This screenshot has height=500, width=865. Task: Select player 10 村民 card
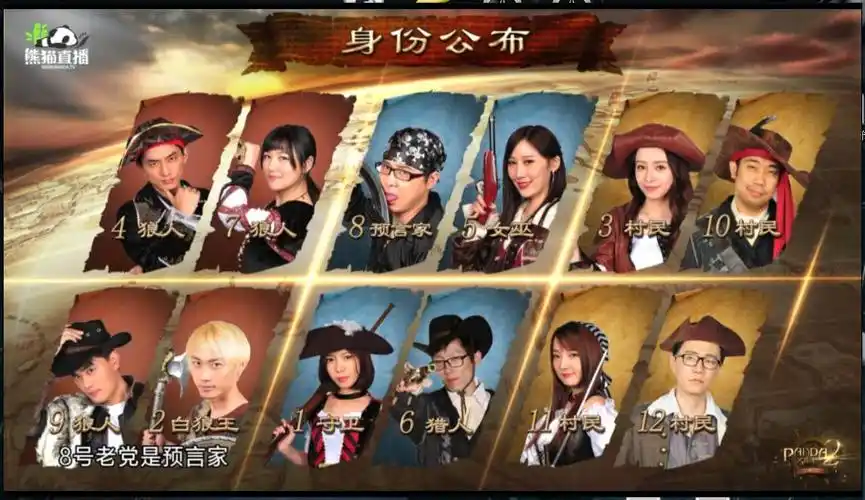point(758,185)
